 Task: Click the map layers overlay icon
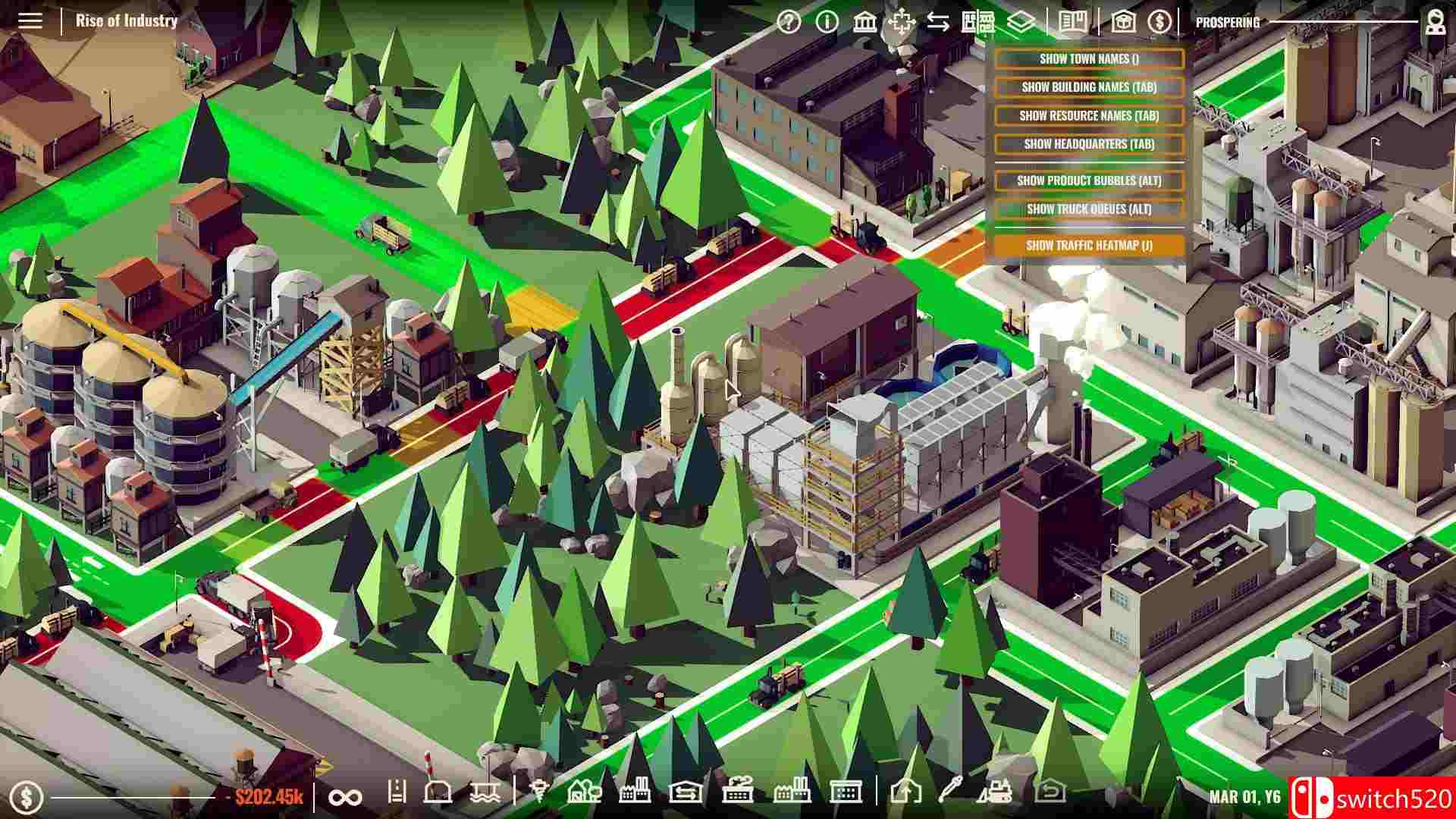[1020, 23]
